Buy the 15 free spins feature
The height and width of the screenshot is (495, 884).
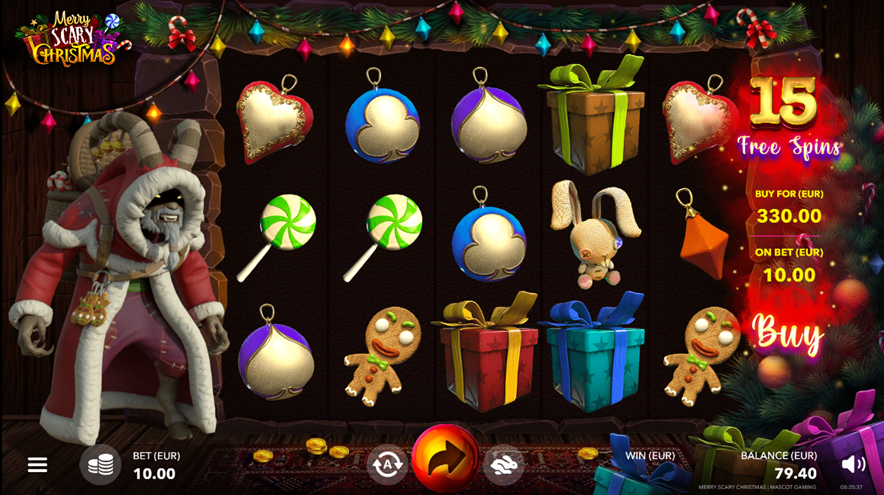point(788,333)
